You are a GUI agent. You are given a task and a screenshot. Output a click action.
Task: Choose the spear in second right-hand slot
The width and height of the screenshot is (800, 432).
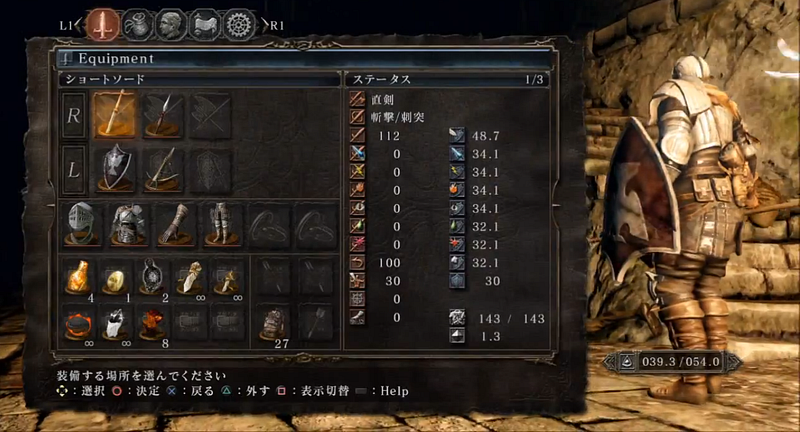[x=162, y=116]
